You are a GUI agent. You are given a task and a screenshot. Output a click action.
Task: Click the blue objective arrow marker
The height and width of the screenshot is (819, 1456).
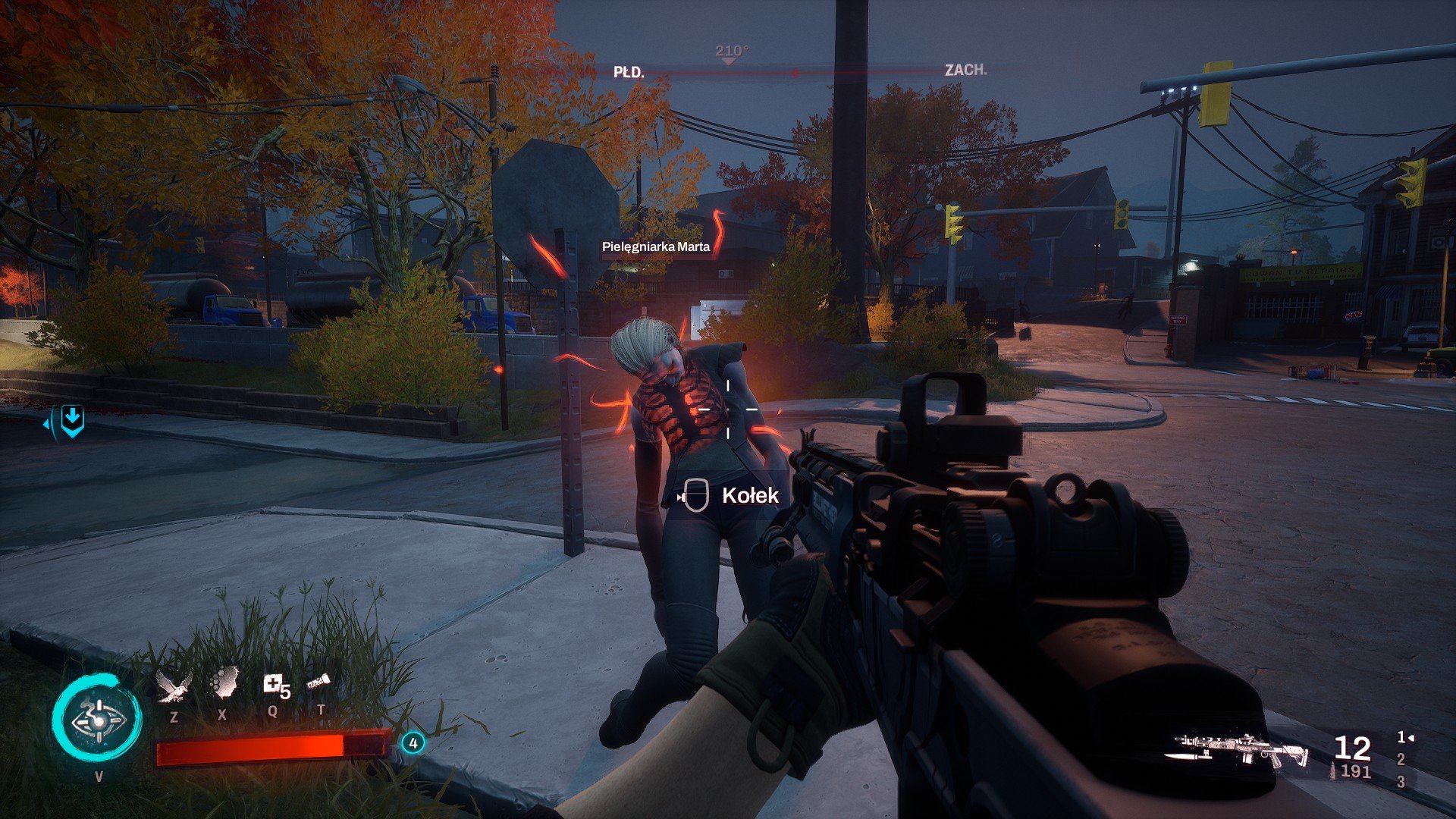(x=71, y=420)
